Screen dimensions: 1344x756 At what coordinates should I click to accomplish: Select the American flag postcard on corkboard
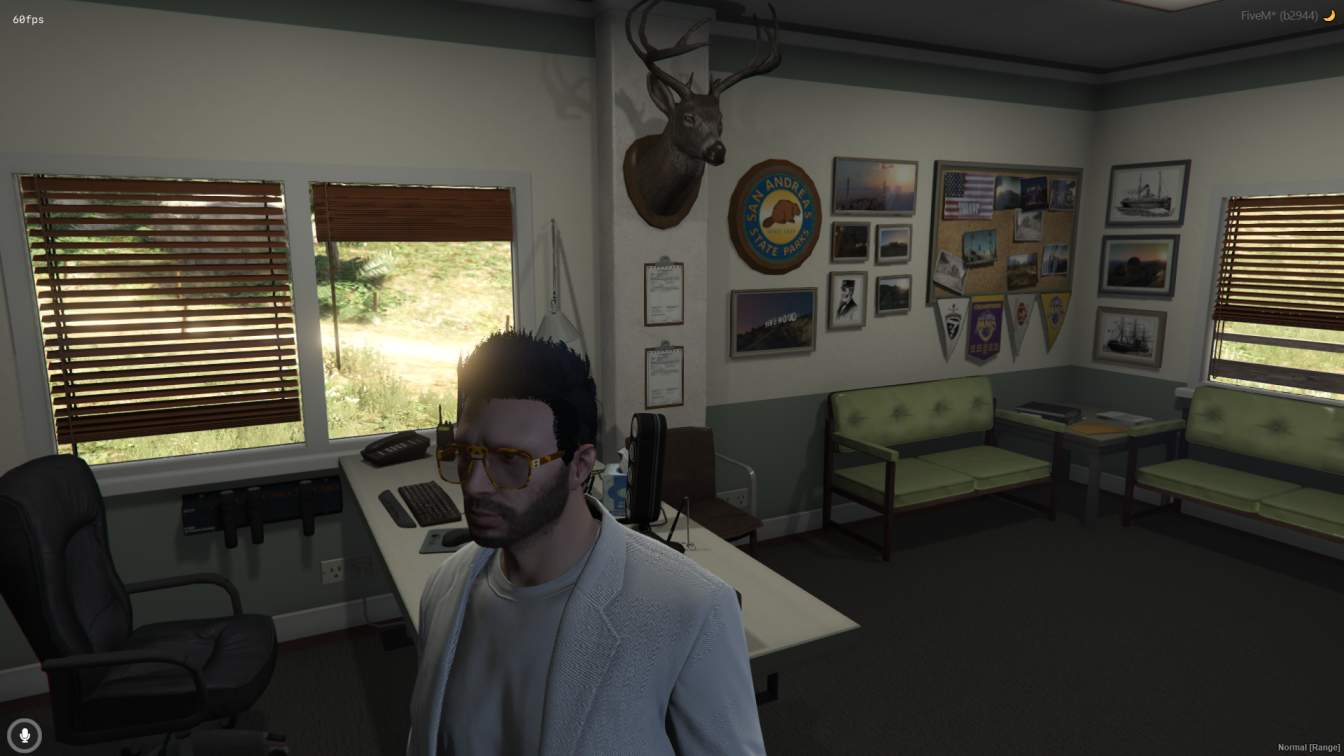(x=966, y=197)
